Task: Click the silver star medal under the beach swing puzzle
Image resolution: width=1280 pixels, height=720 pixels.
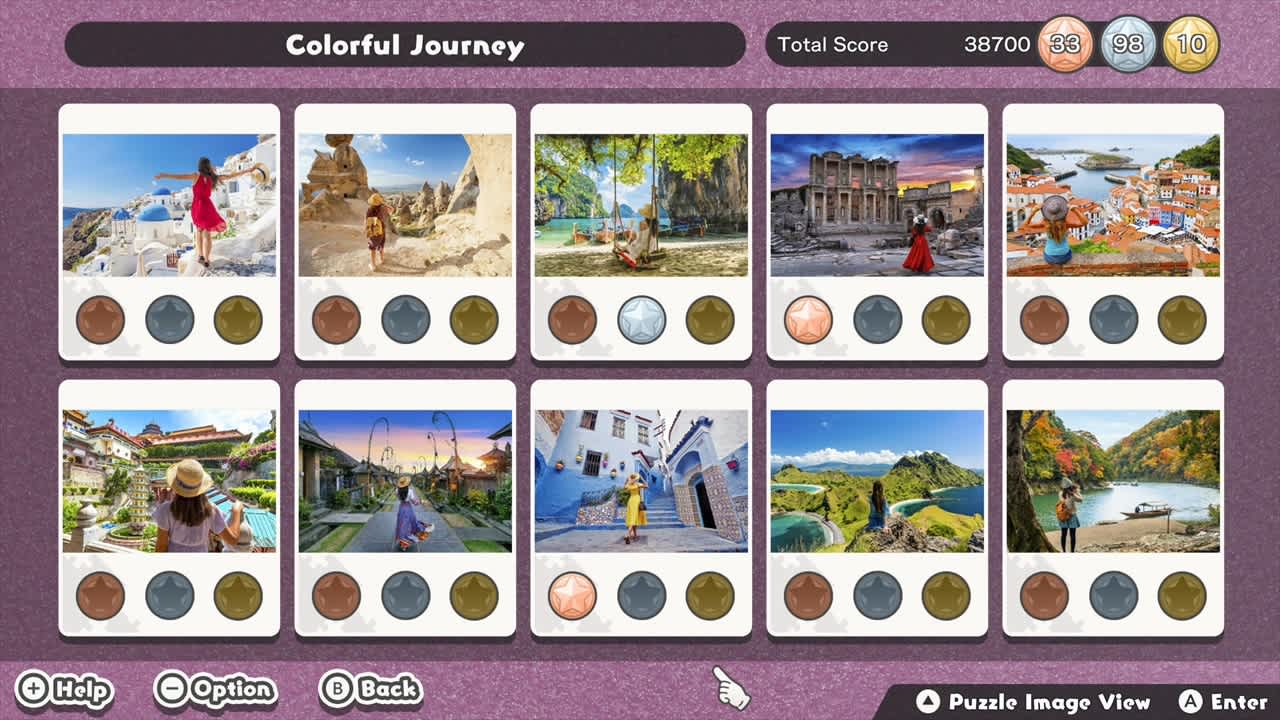Action: click(638, 320)
